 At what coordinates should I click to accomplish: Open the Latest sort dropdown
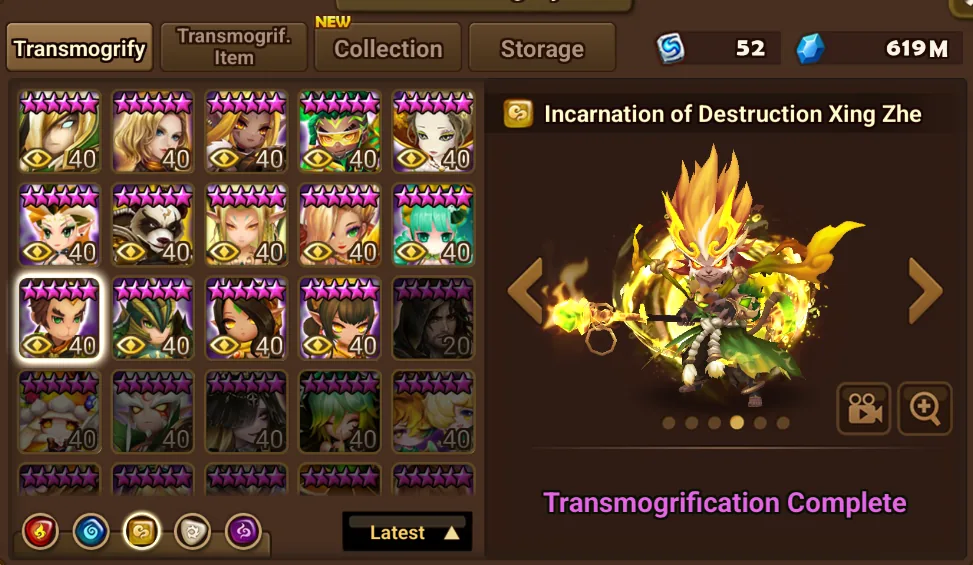(407, 532)
